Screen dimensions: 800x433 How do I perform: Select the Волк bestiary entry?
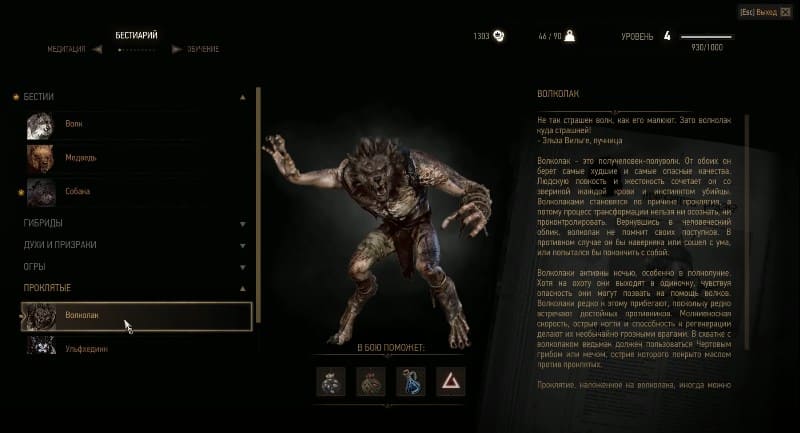pyautogui.click(x=74, y=124)
